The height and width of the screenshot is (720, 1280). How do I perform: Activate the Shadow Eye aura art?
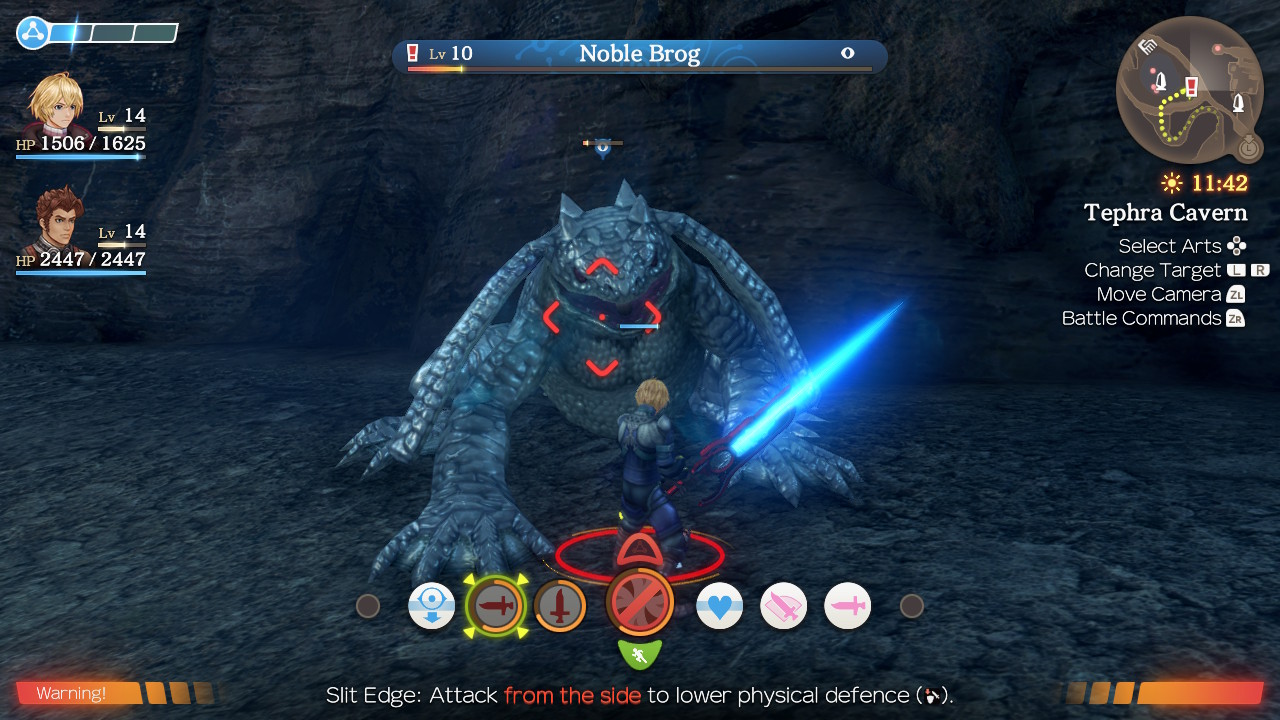click(x=432, y=606)
